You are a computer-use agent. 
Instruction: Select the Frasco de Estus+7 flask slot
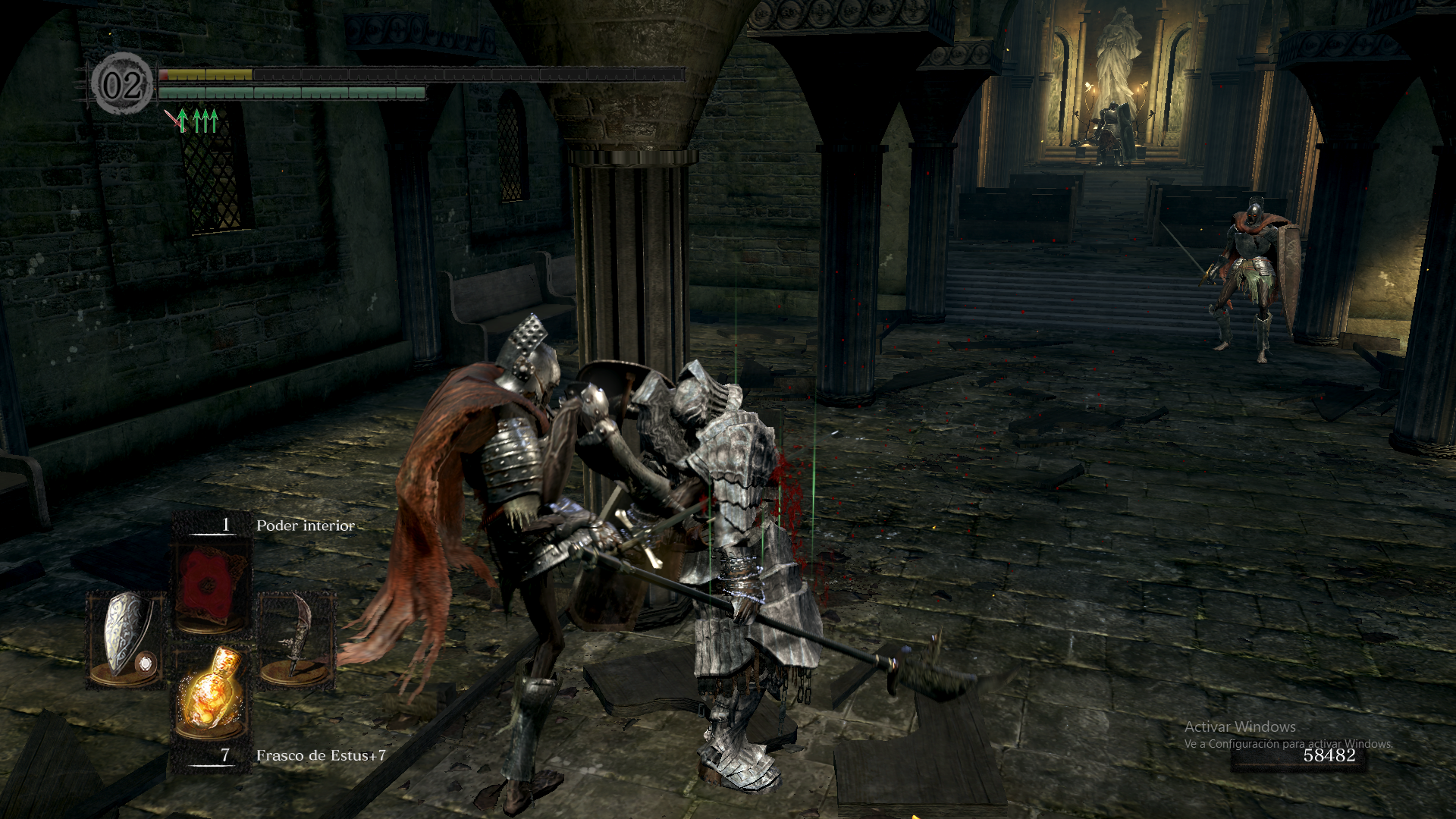click(x=210, y=691)
